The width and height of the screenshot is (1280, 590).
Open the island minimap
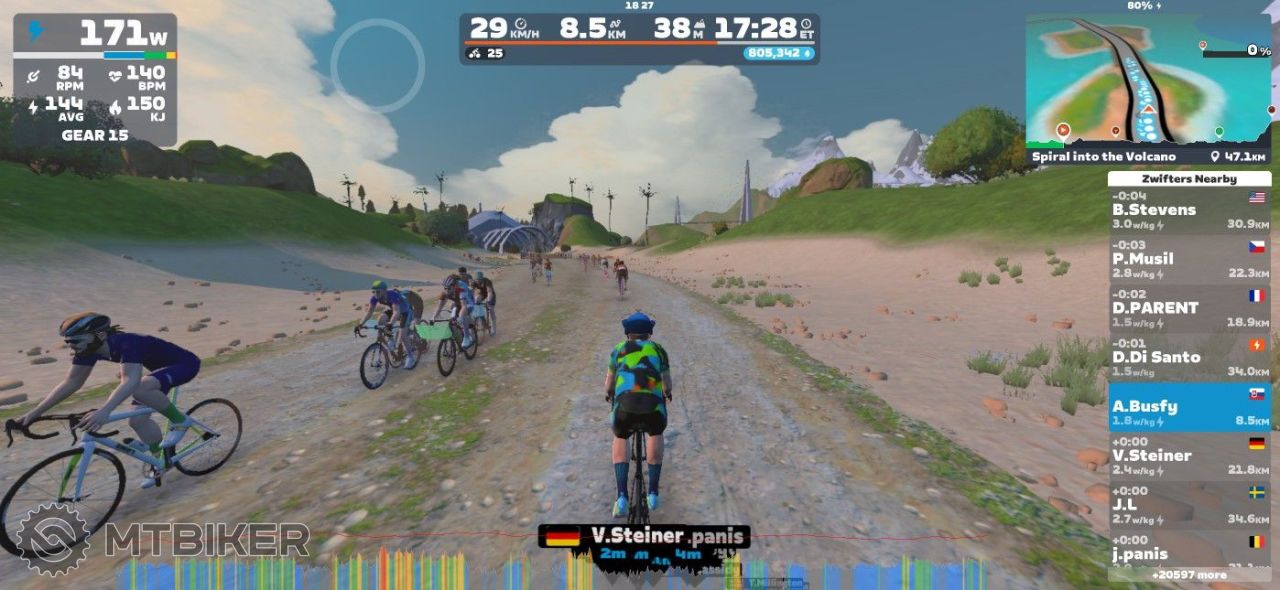(x=1148, y=82)
